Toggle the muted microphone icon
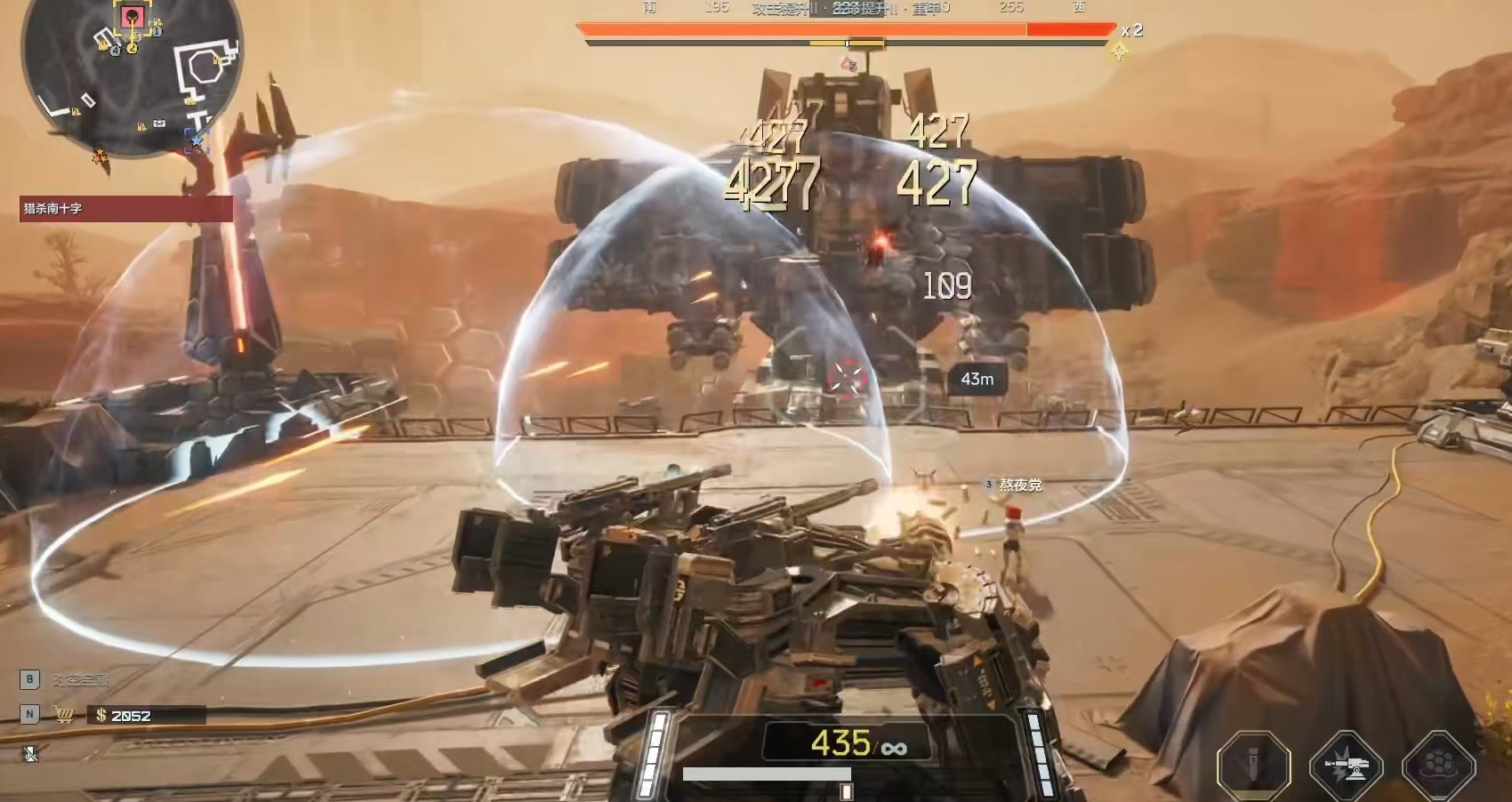The image size is (1512, 802). coord(29,754)
